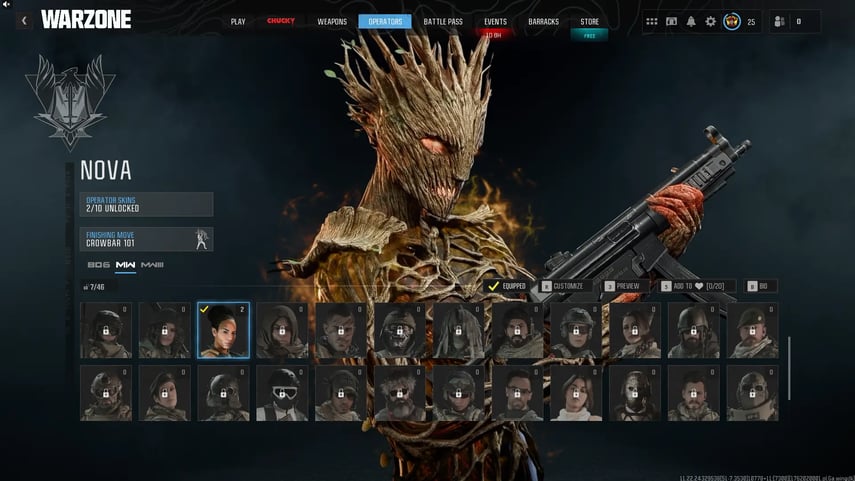Open the Operator Skins panel
The width and height of the screenshot is (855, 481).
tap(147, 204)
